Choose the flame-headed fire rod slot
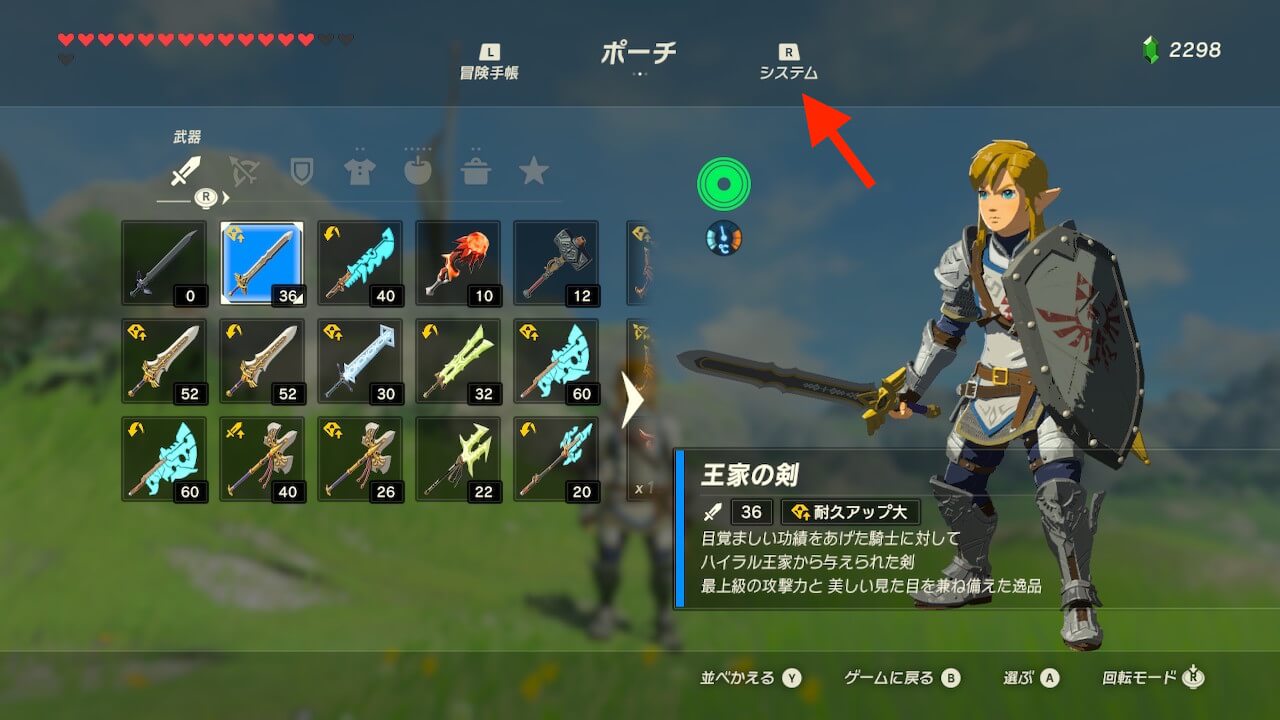 (458, 263)
